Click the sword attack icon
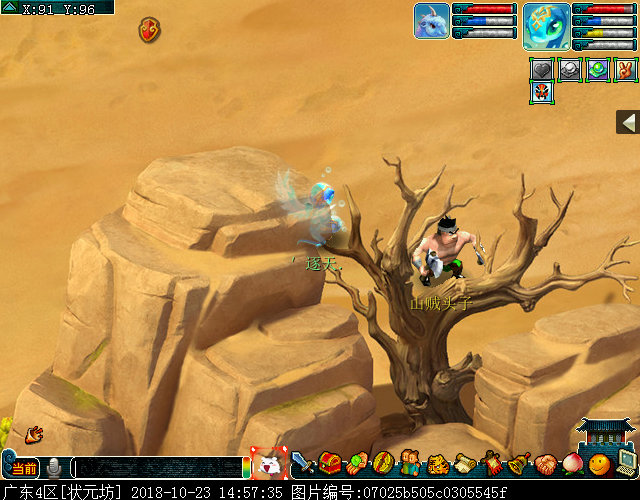The width and height of the screenshot is (640, 500). click(x=303, y=464)
